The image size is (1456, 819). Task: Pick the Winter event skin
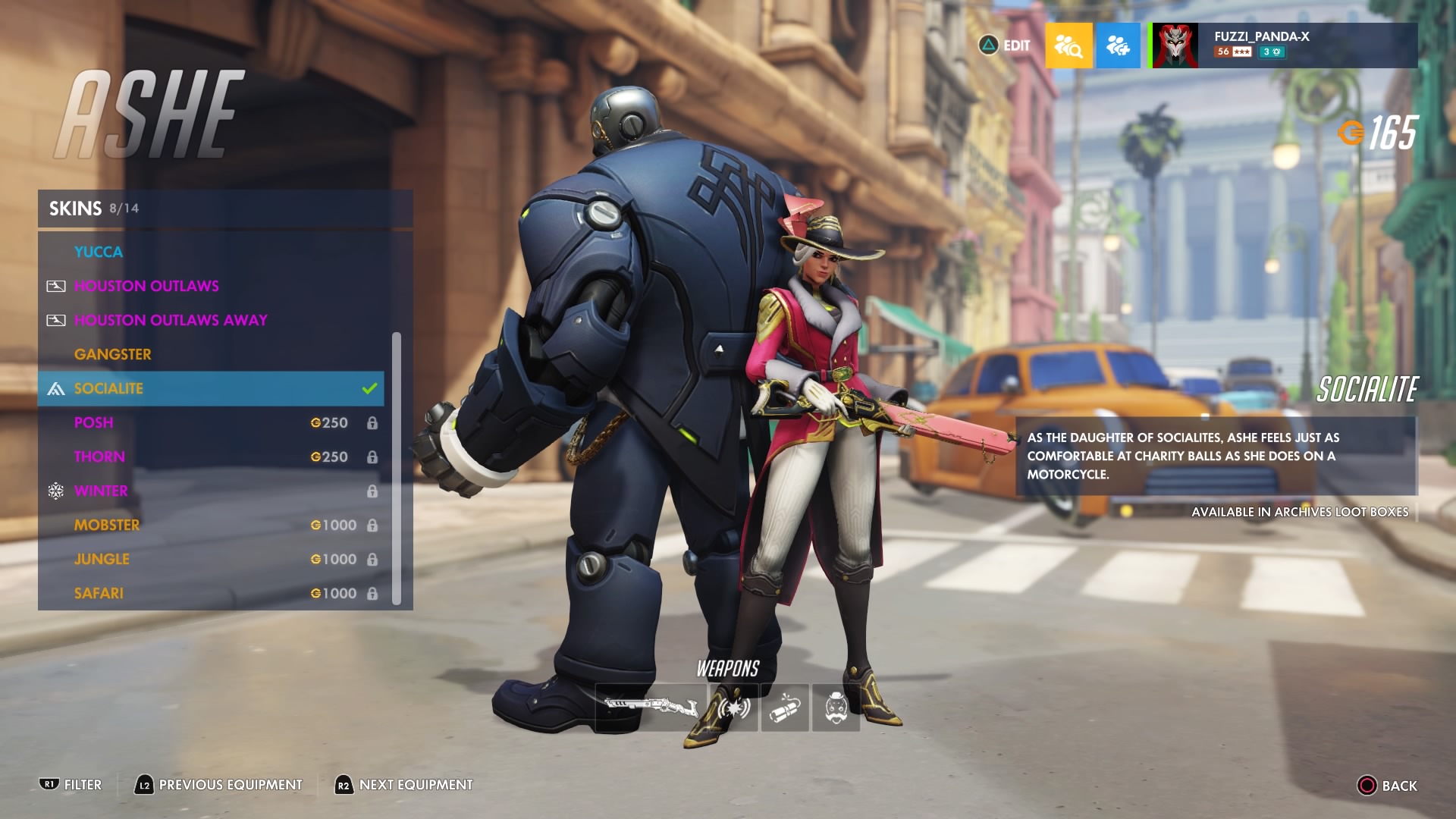click(211, 491)
